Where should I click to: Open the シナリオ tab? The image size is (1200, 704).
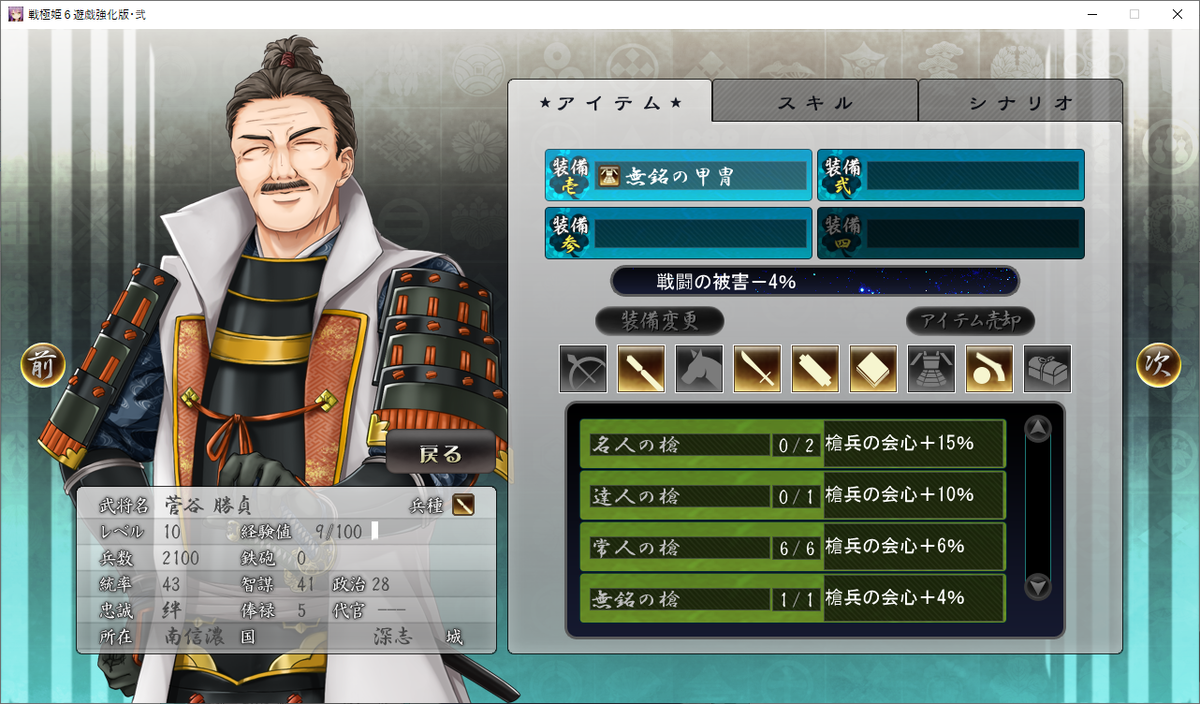click(1020, 102)
